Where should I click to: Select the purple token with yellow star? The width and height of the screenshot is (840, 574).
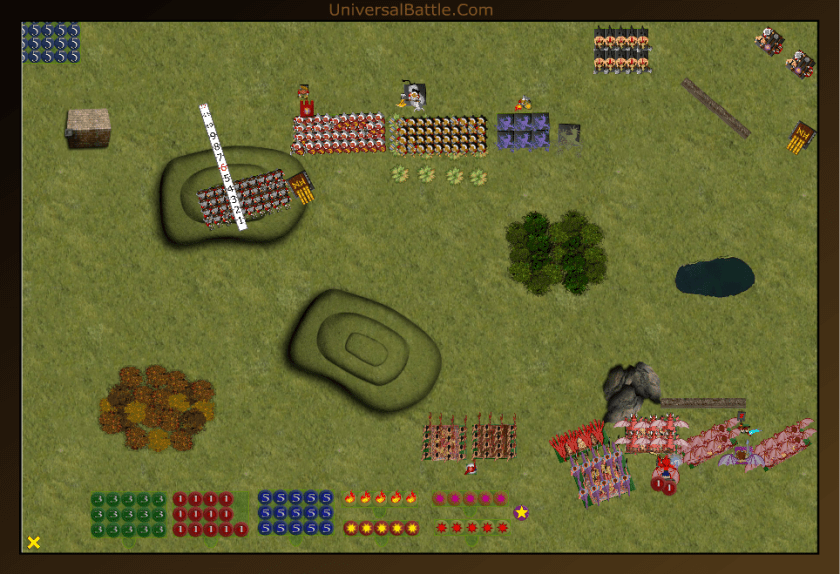click(521, 512)
